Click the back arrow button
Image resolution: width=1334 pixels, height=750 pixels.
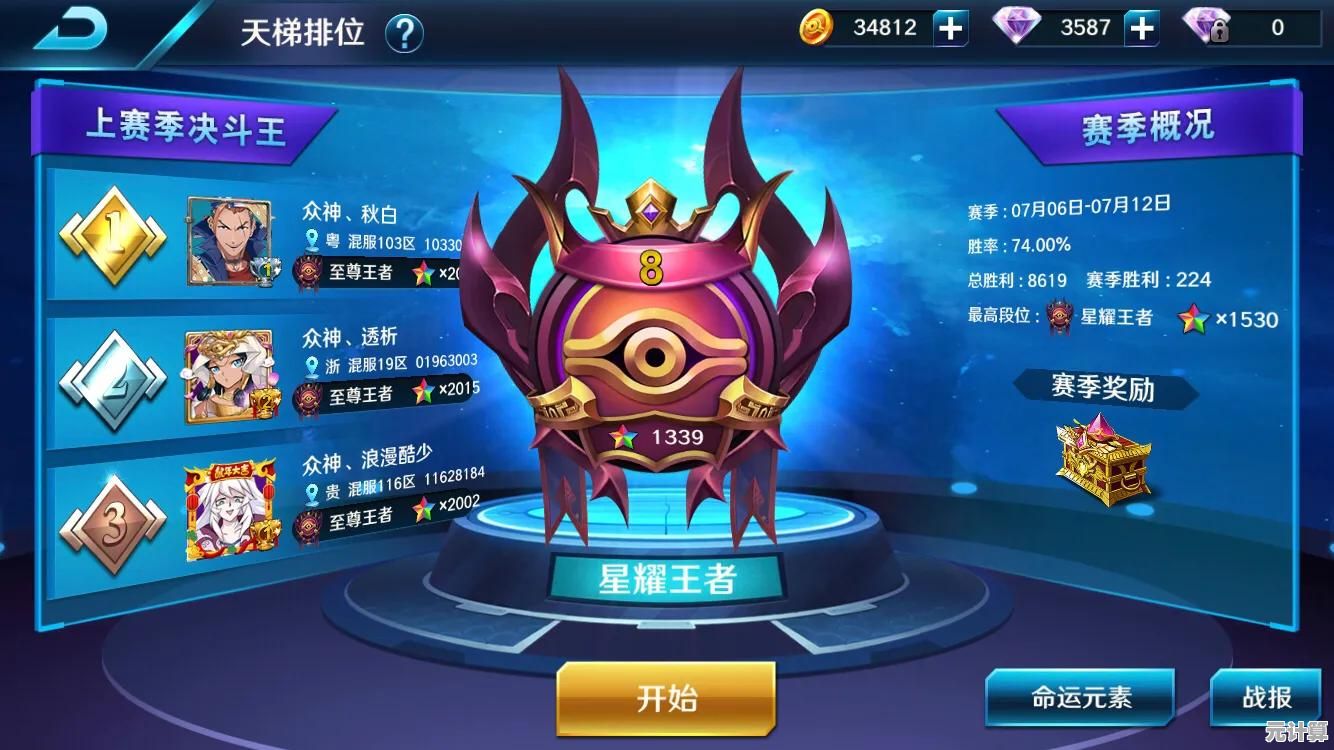click(72, 30)
